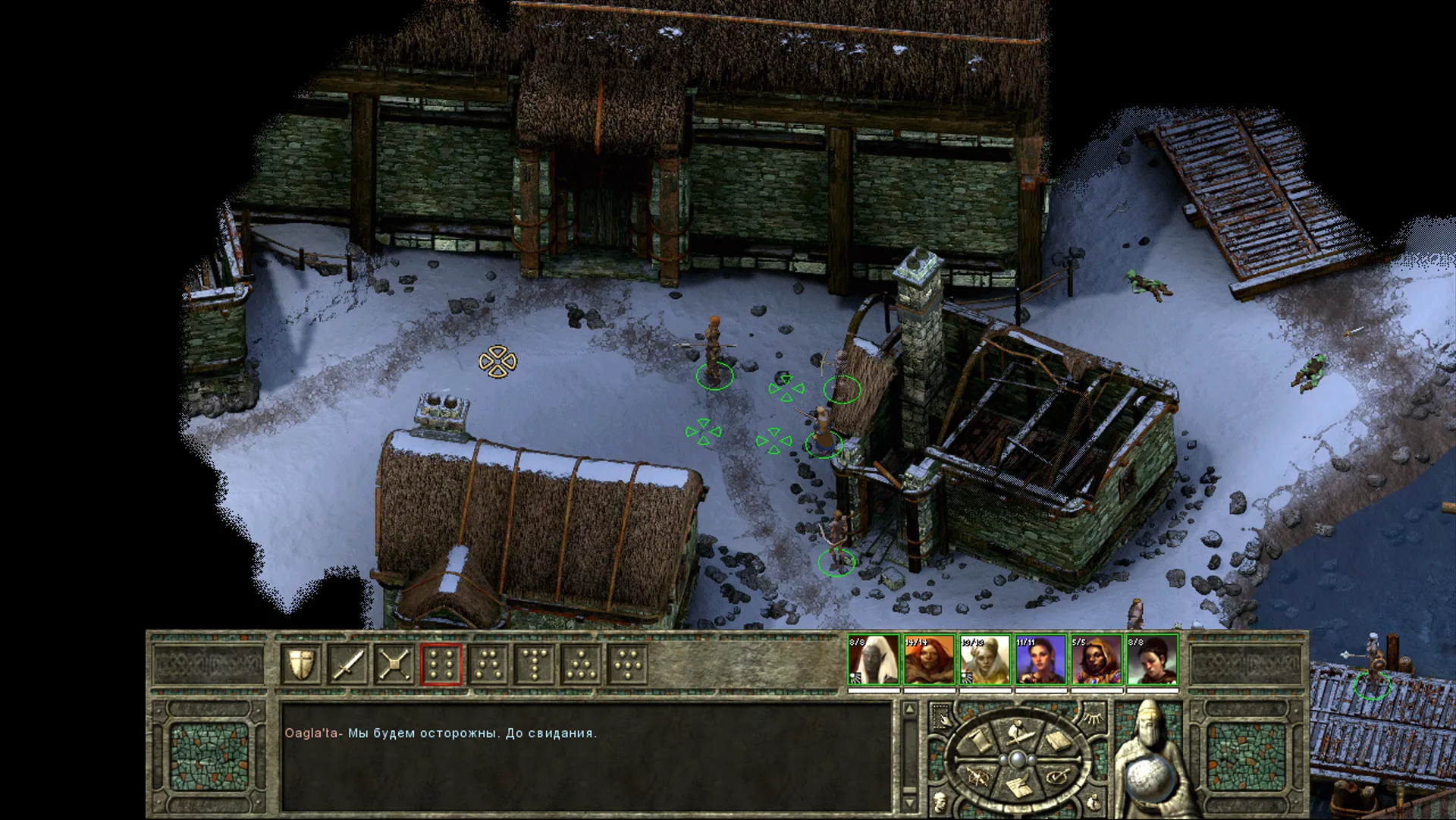Select the triangle wedge formation
1456x820 pixels.
[x=581, y=664]
